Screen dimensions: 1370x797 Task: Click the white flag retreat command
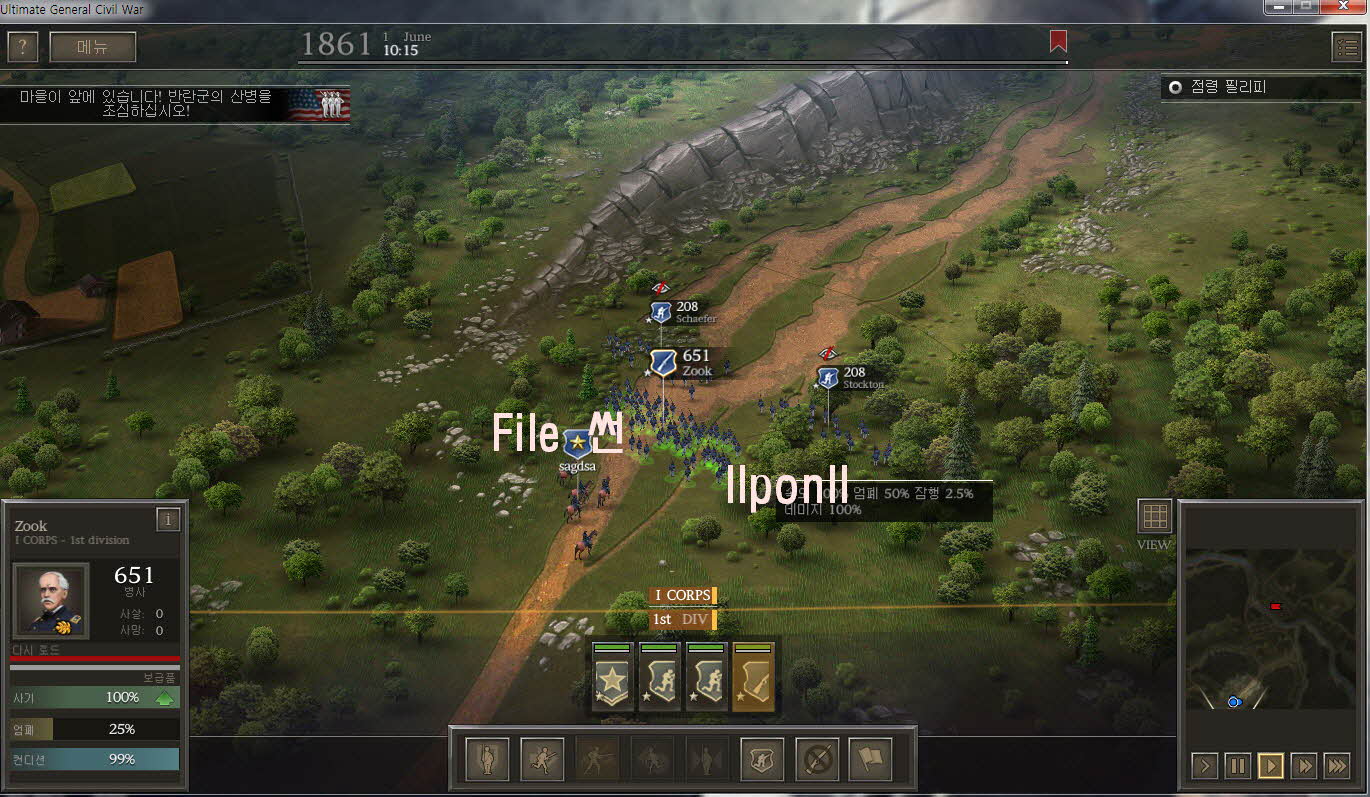click(x=870, y=761)
